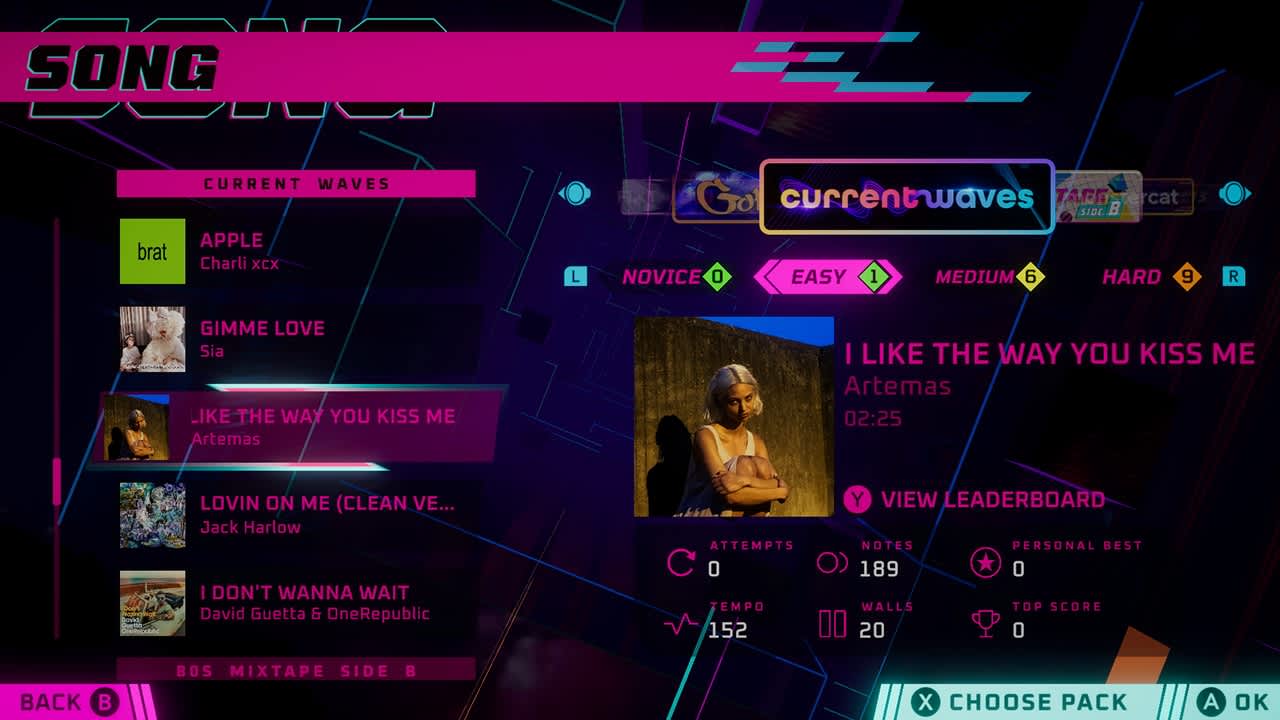Click the brat album art for APPLE
Viewport: 1280px width, 720px height.
151,251
